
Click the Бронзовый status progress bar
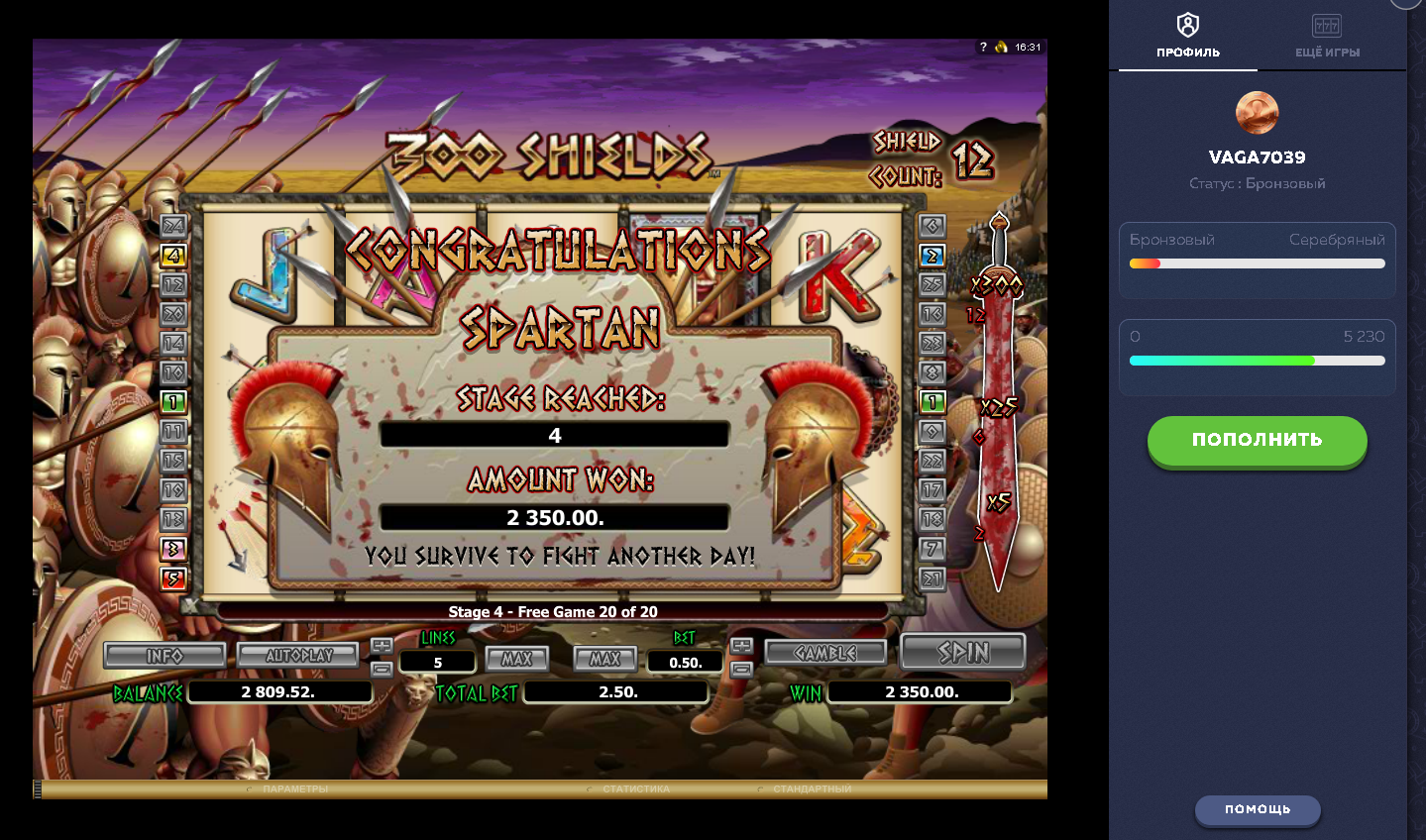[x=1257, y=262]
